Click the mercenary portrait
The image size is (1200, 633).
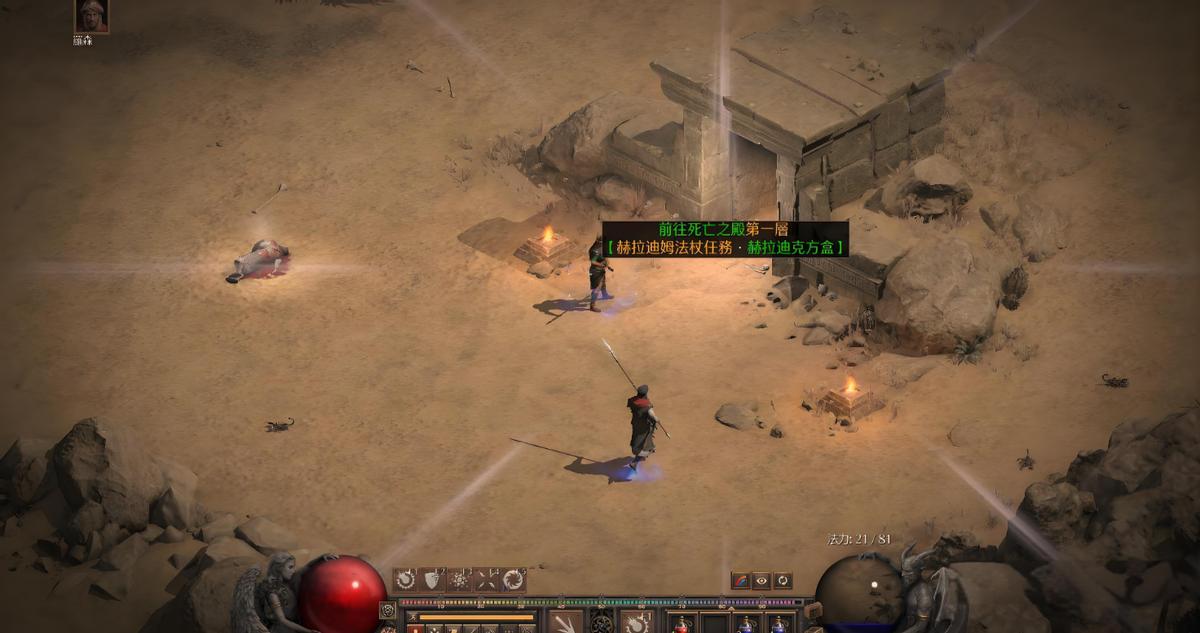pos(91,16)
